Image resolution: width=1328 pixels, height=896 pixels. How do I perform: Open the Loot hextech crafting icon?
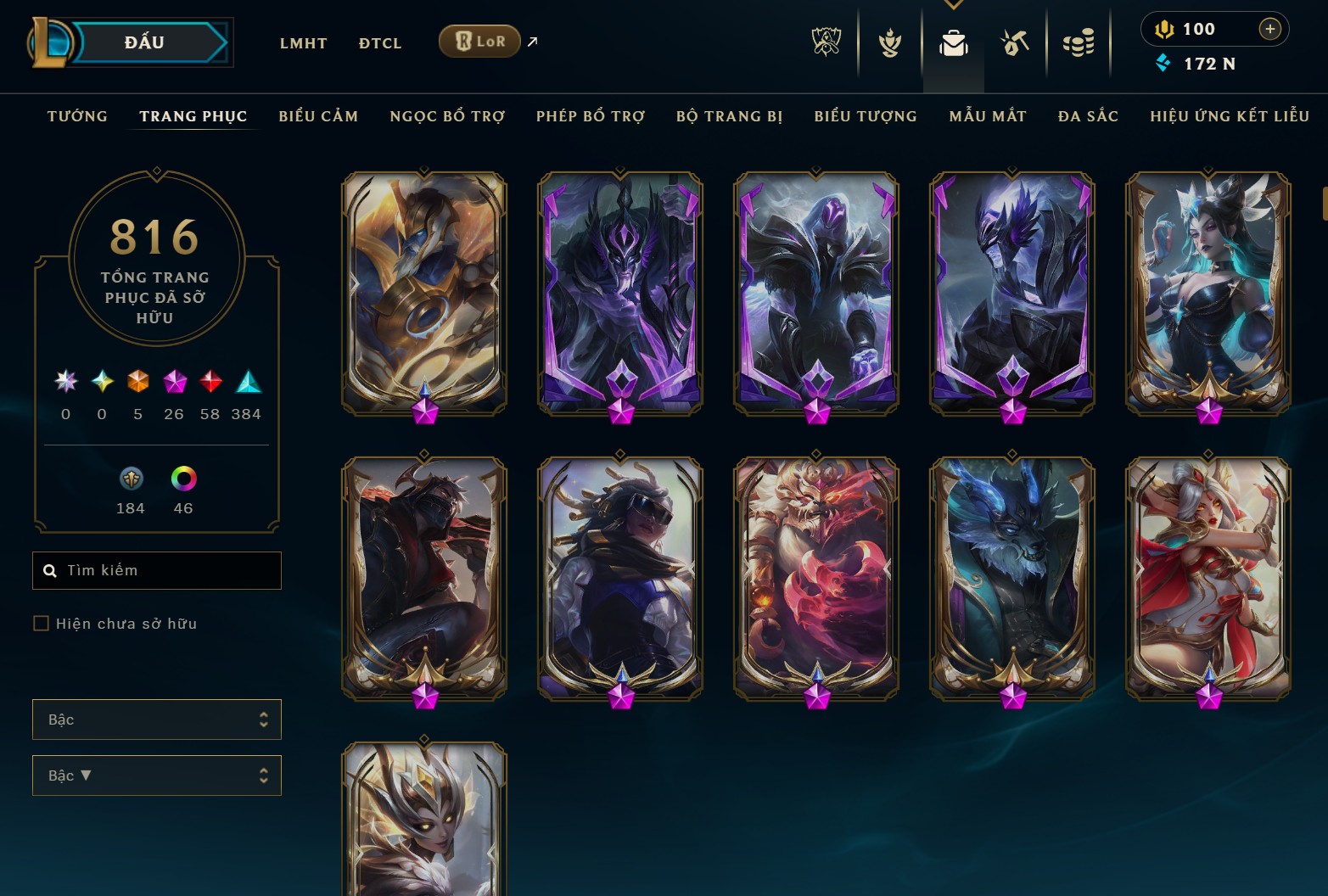pyautogui.click(x=1014, y=42)
